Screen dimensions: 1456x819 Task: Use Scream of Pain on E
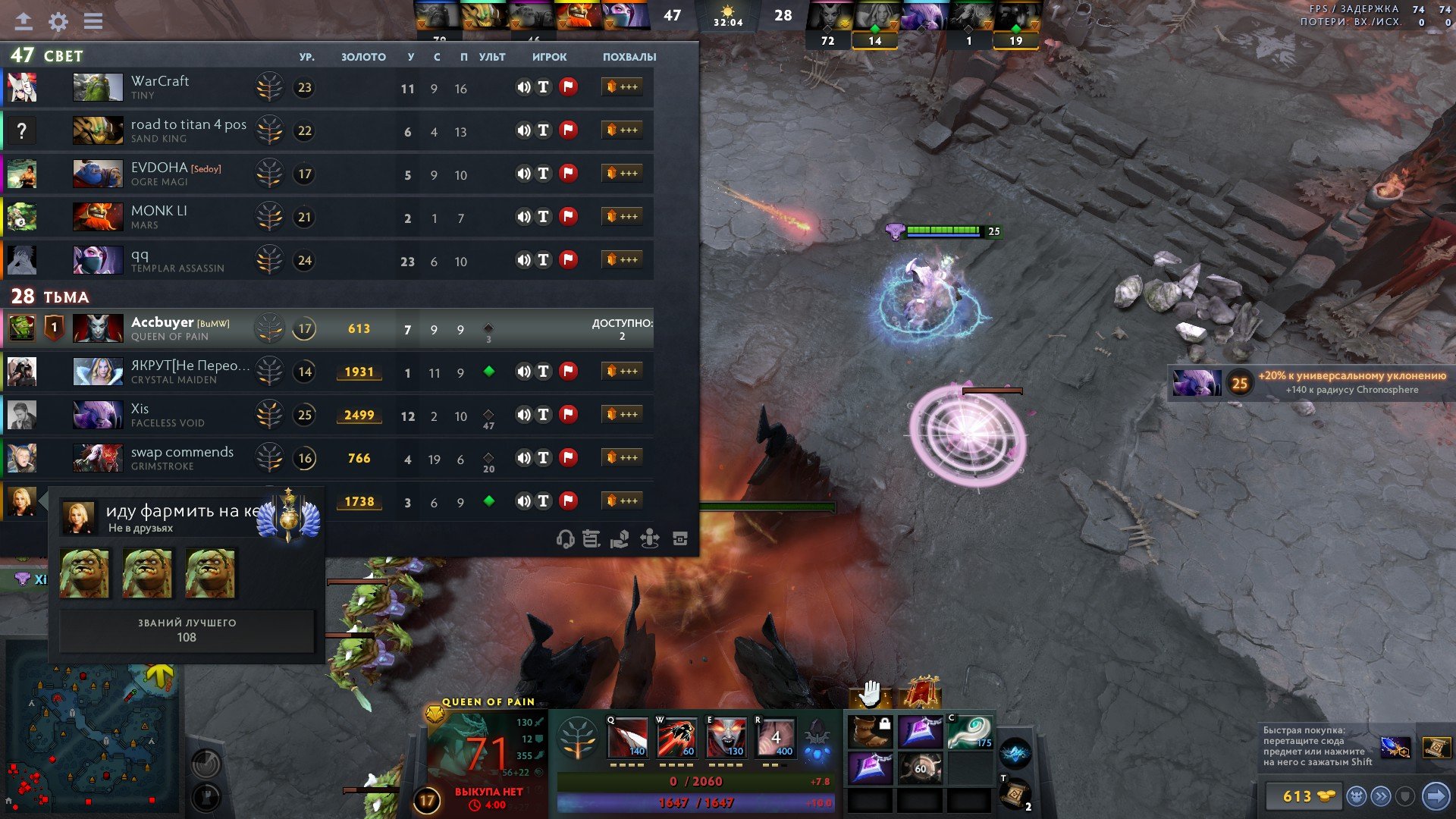726,738
